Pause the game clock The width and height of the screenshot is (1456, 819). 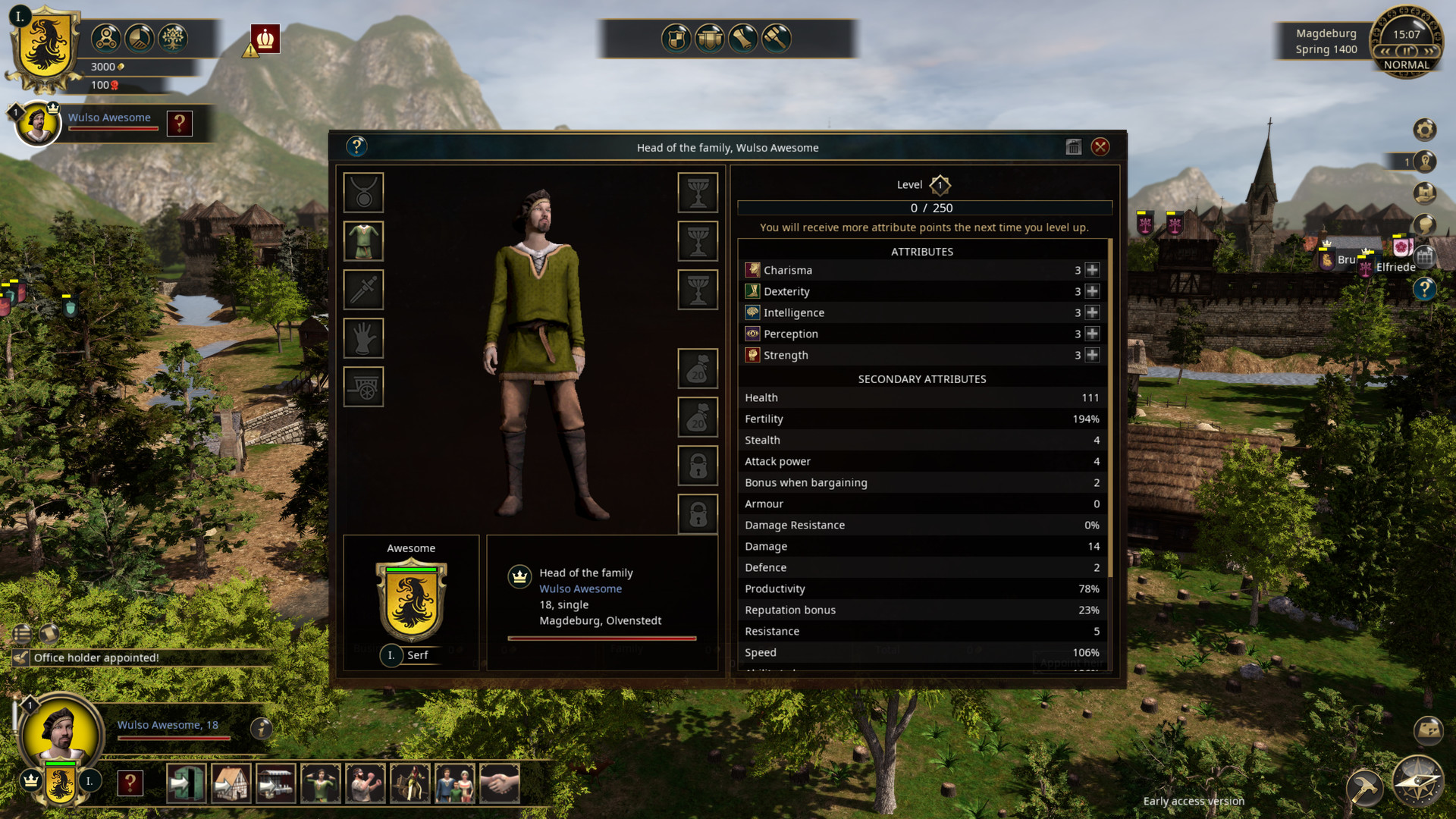1407,50
